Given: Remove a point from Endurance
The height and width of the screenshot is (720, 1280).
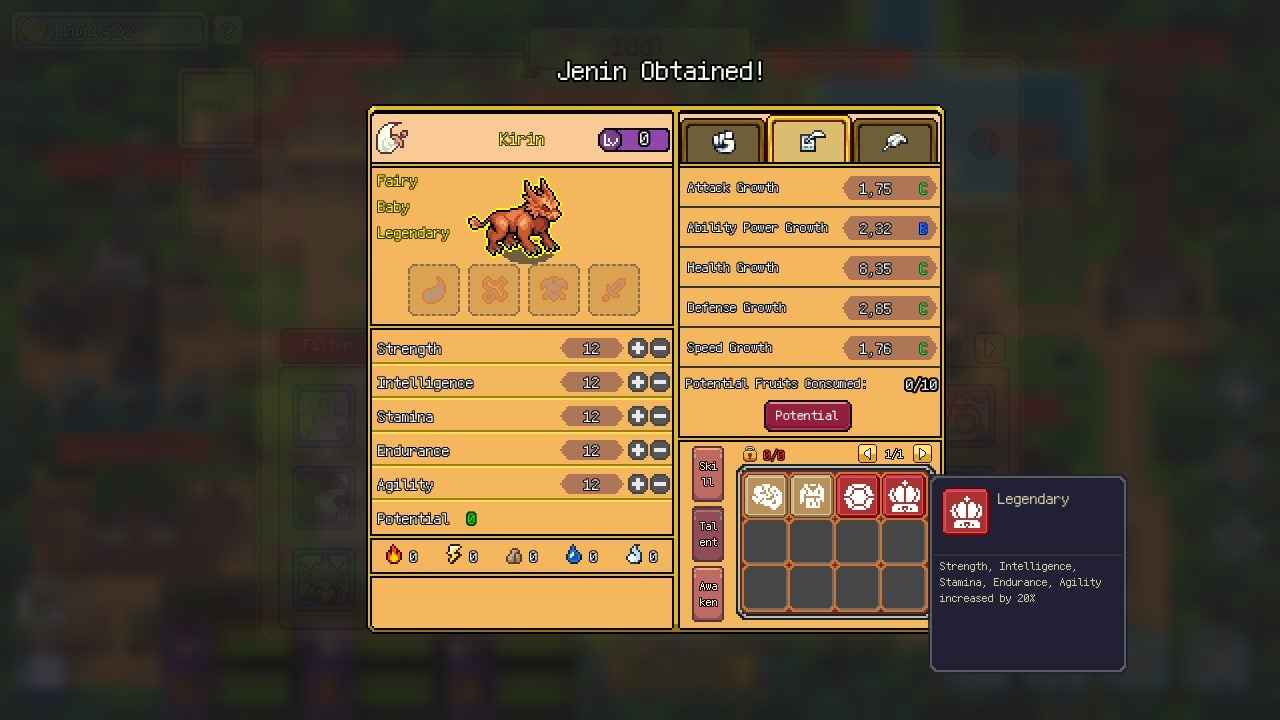Looking at the screenshot, I should 660,451.
